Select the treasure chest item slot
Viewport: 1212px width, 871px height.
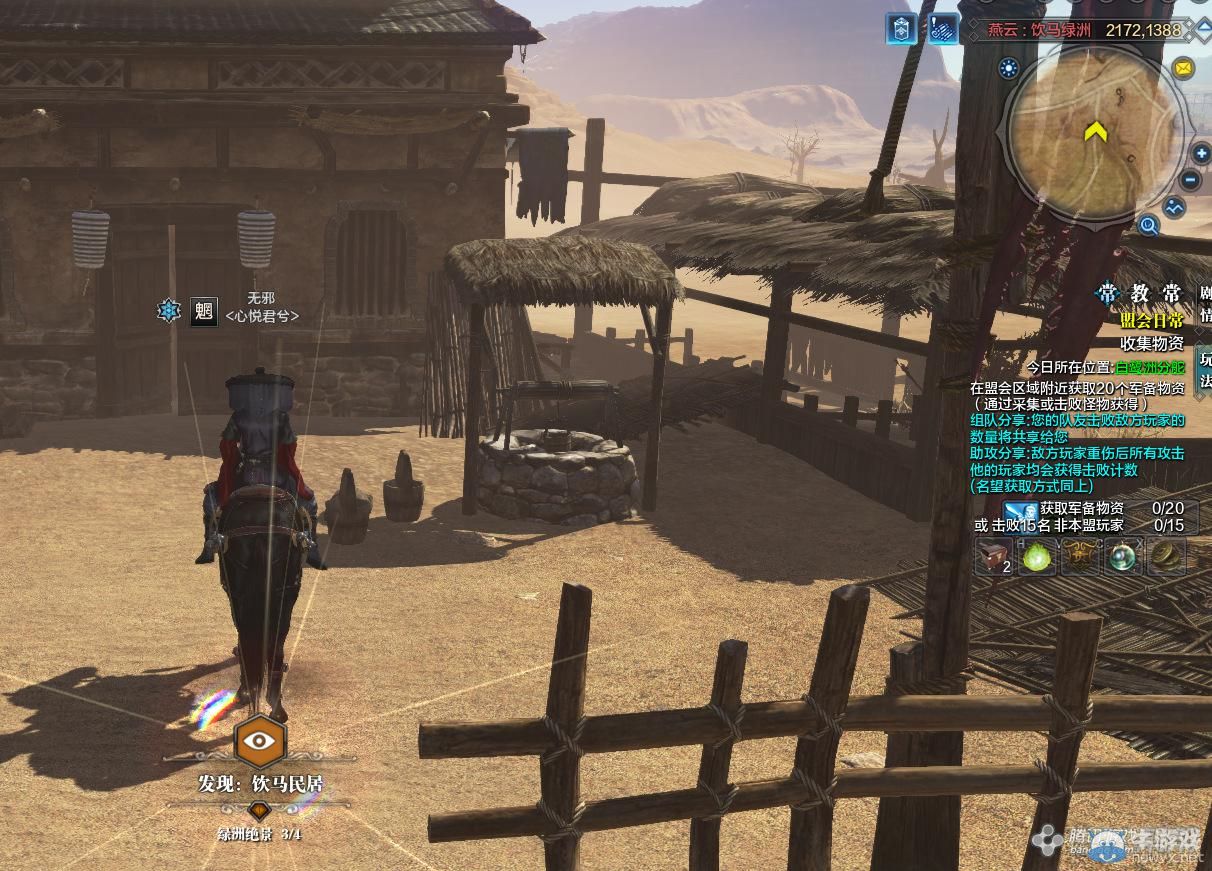coord(994,557)
